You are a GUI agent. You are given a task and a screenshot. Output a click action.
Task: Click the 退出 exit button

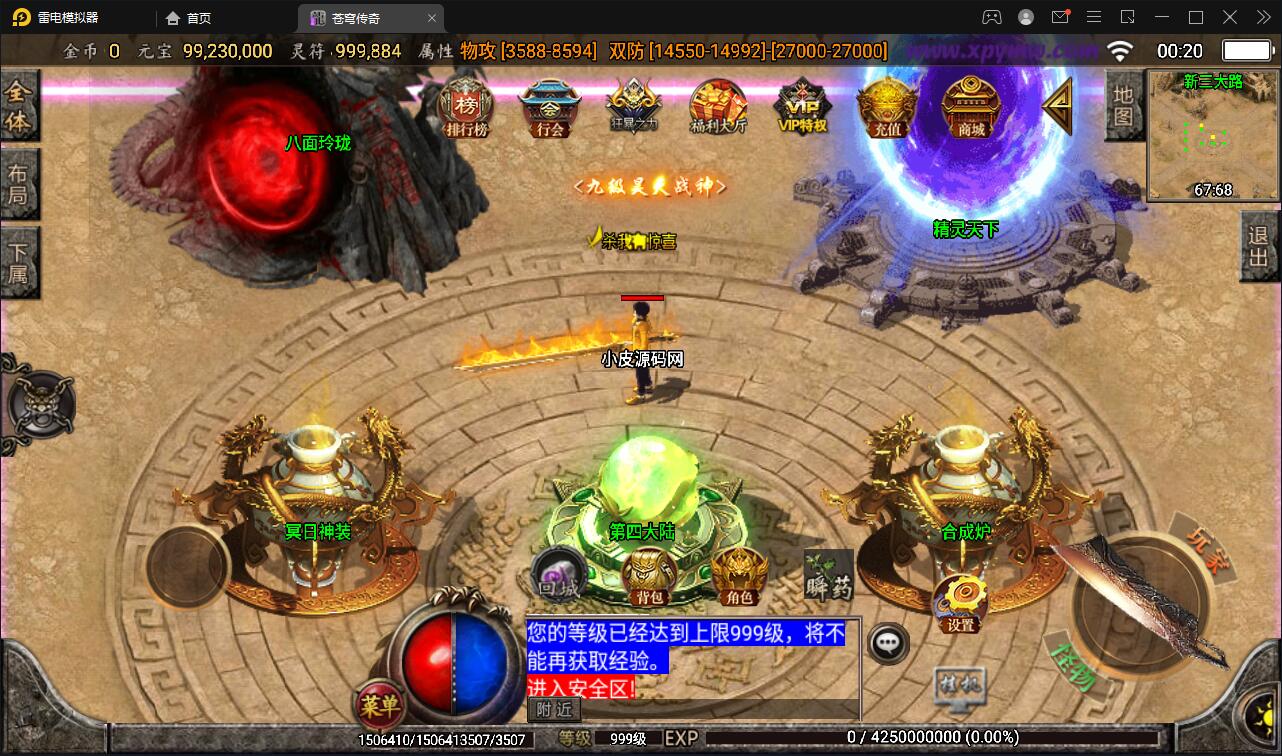pos(1259,248)
